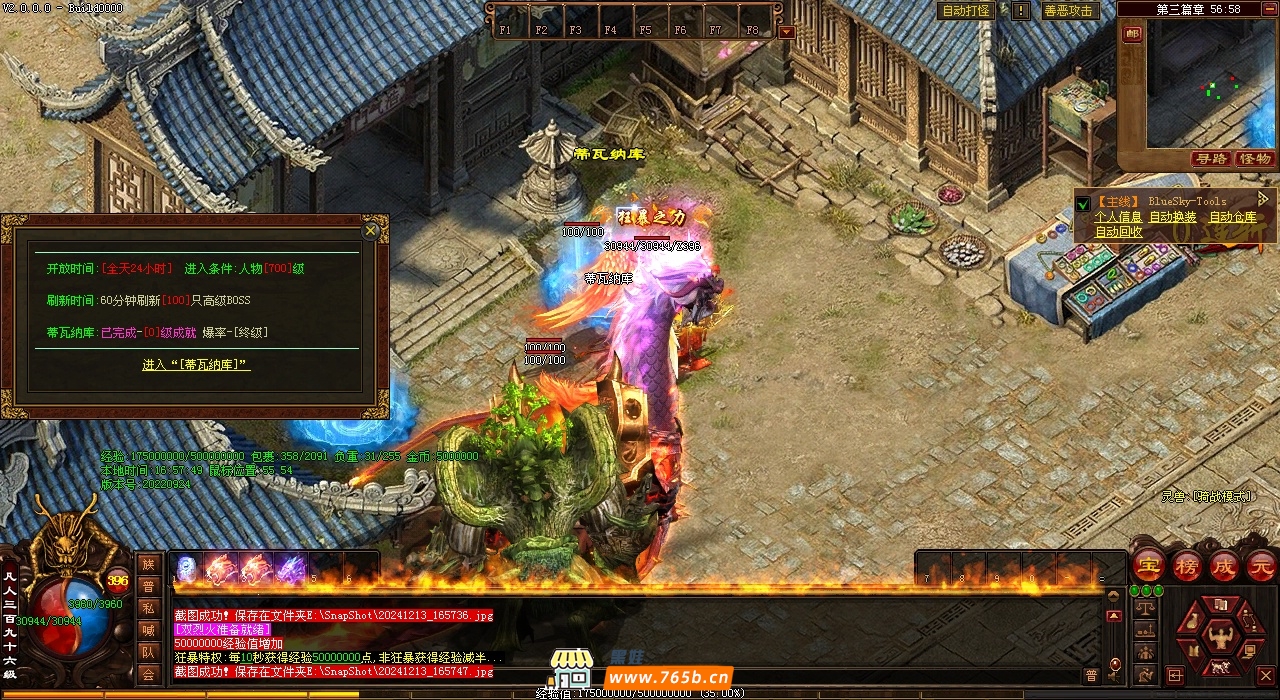1280x700 pixels.
Task: Open the 自动仓库 auto-warehouse link
Action: (x=1233, y=217)
